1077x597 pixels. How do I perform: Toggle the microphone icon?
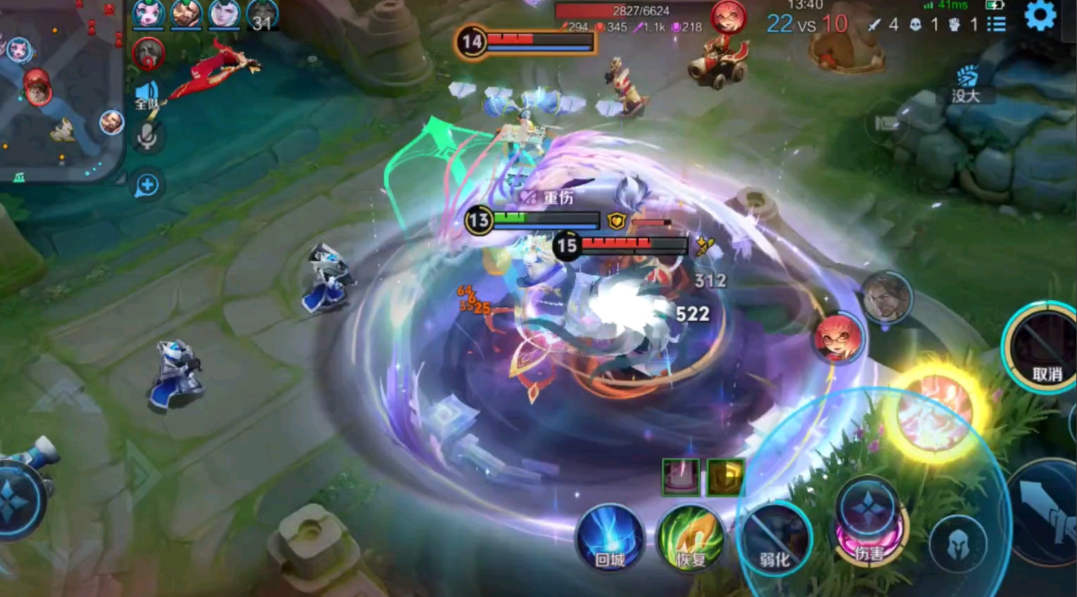coord(148,137)
